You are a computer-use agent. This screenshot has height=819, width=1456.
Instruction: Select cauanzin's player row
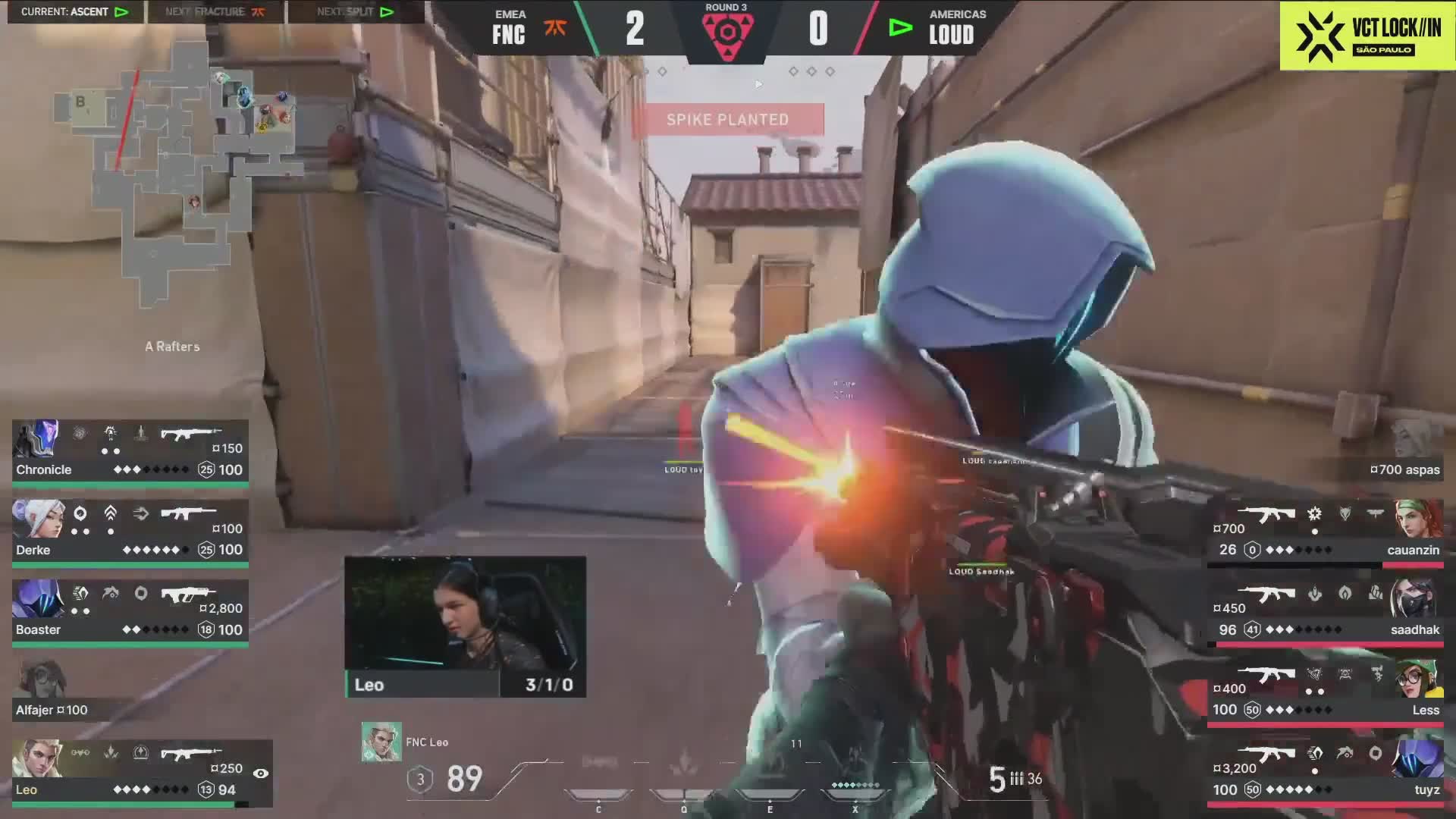tap(1326, 531)
